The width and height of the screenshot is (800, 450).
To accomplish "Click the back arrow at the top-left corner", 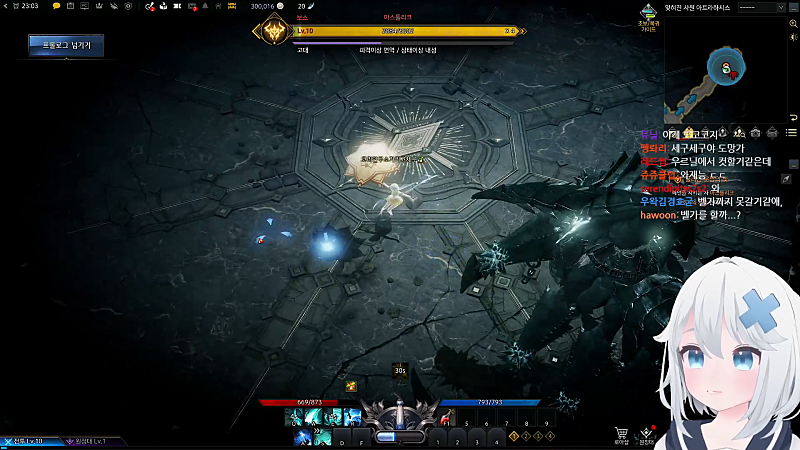I will click(7, 6).
